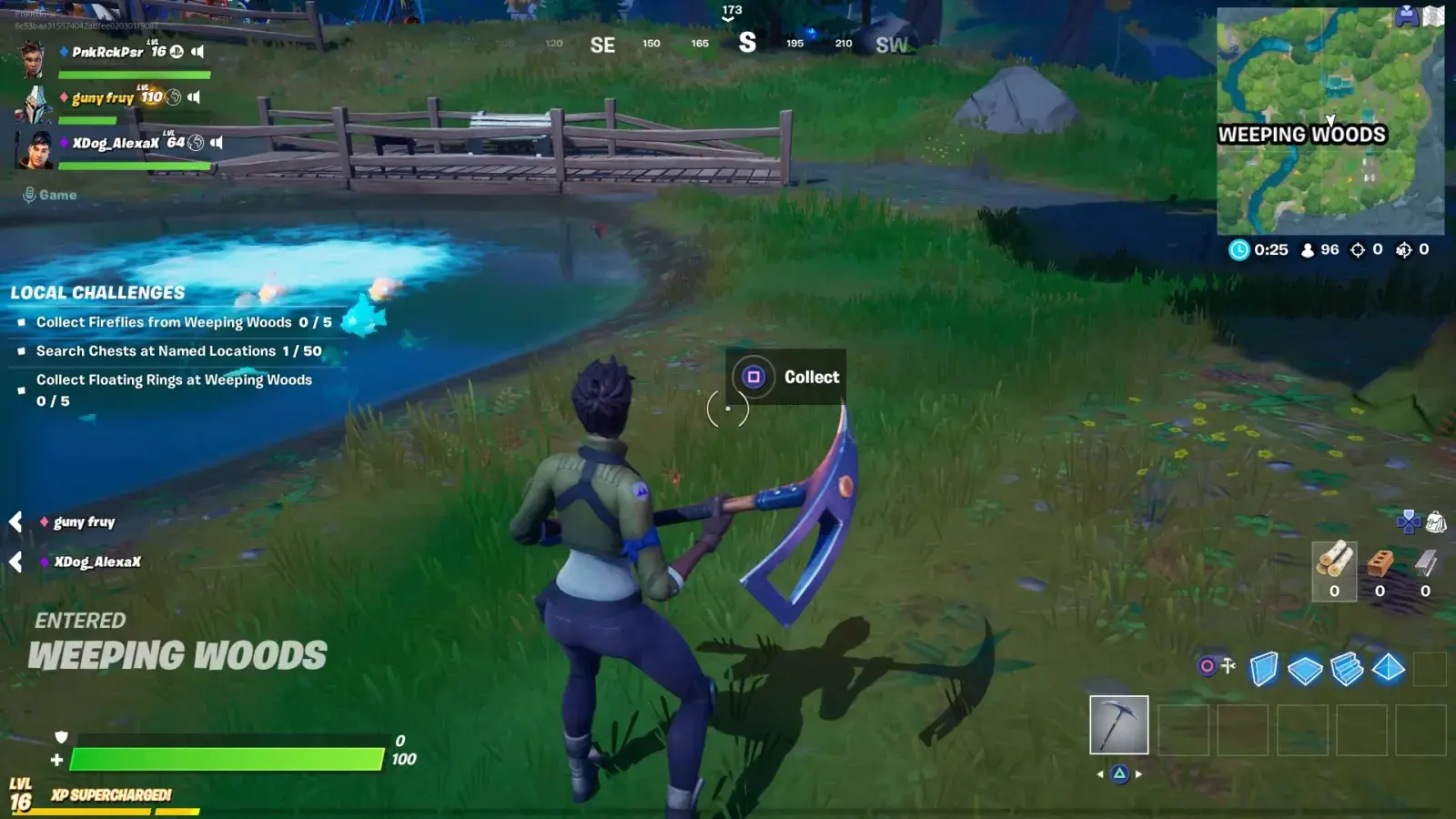This screenshot has width=1456, height=819.
Task: Click the edit tool wrench icon
Action: click(1228, 665)
